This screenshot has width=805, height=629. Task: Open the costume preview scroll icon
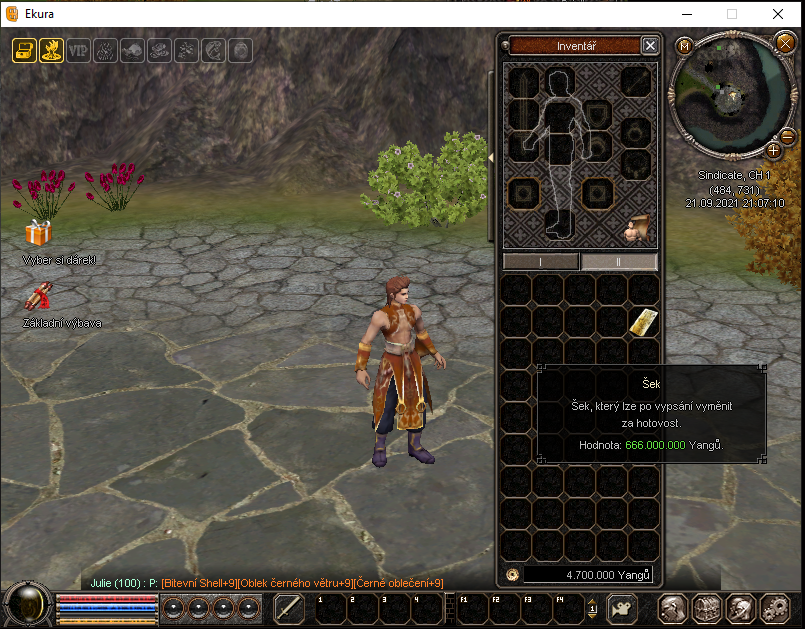634,230
